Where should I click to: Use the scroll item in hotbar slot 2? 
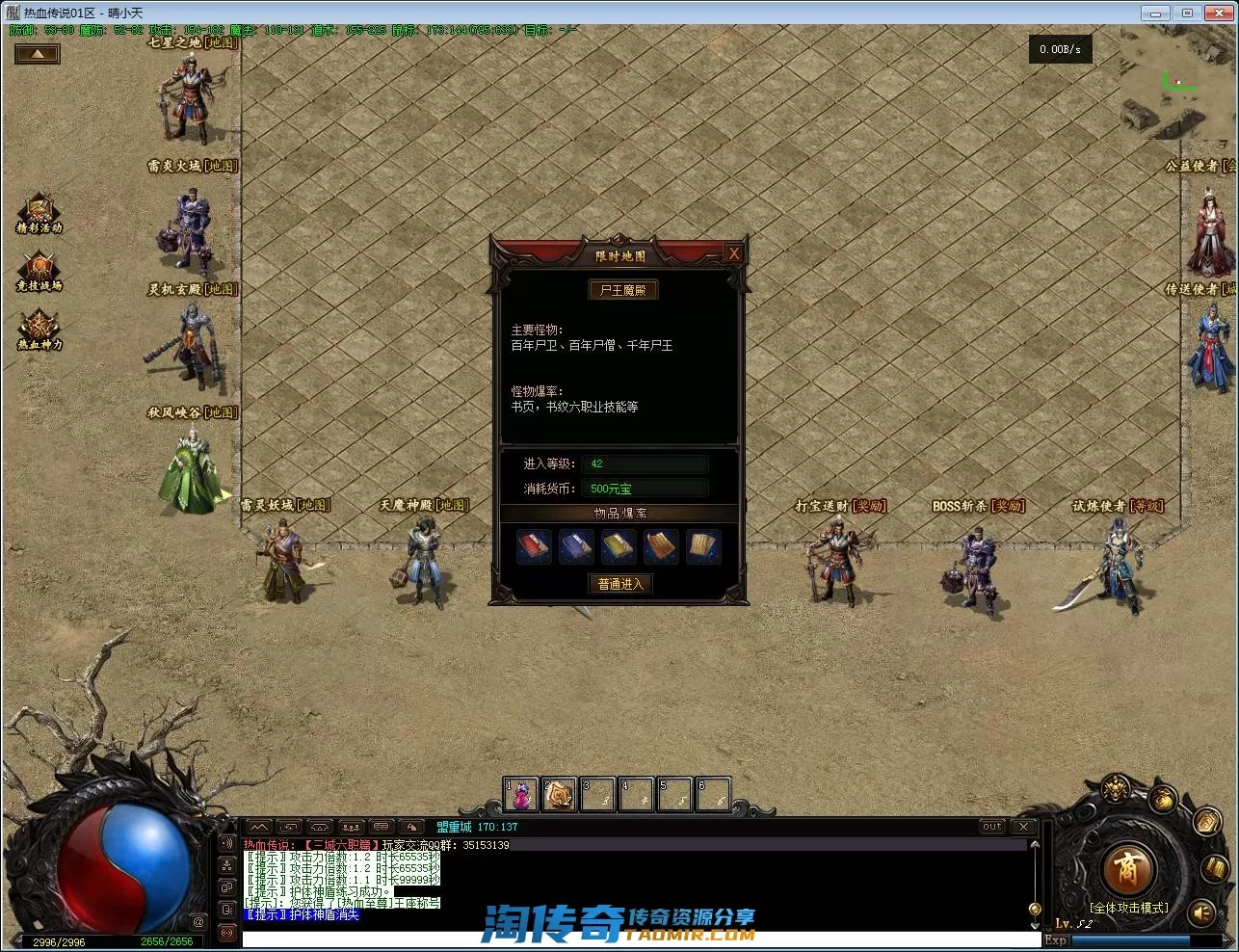[559, 795]
